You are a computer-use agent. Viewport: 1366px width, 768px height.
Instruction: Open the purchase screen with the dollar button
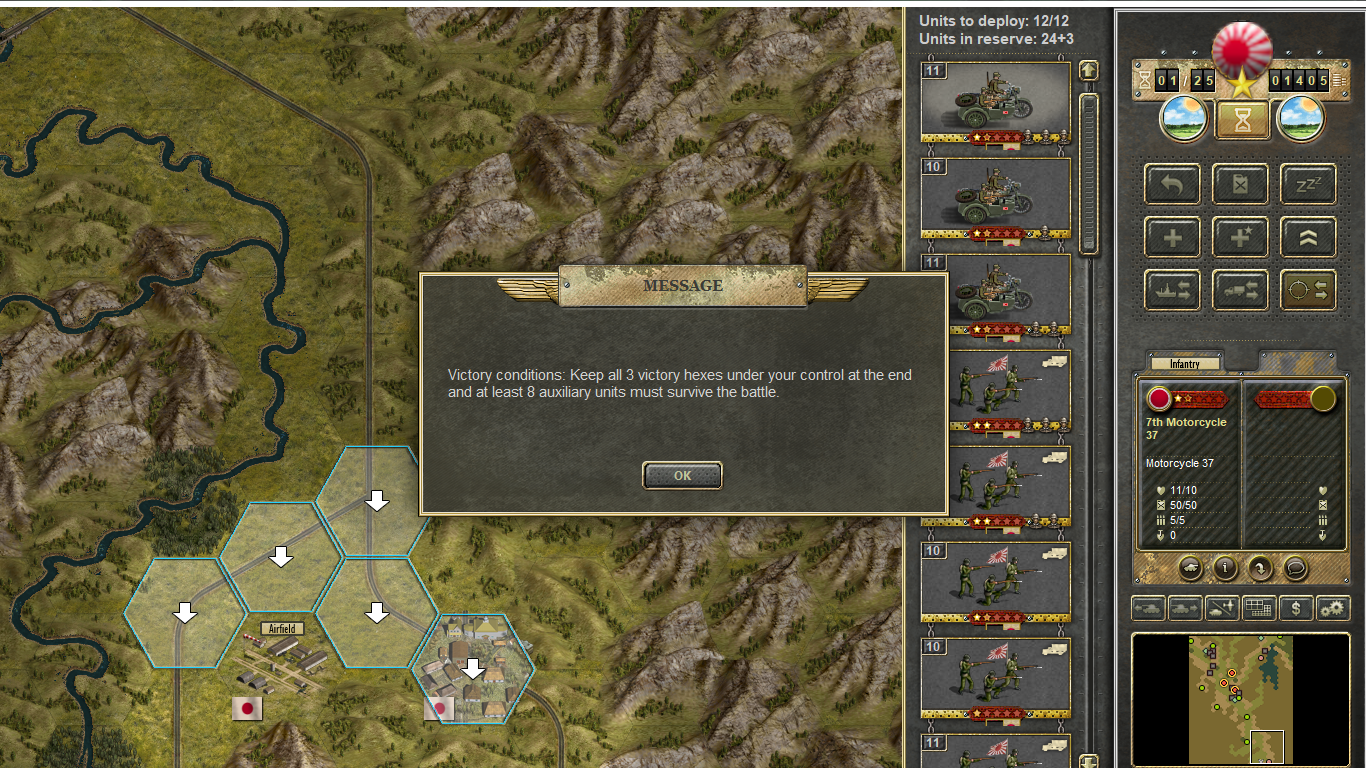coord(1296,608)
